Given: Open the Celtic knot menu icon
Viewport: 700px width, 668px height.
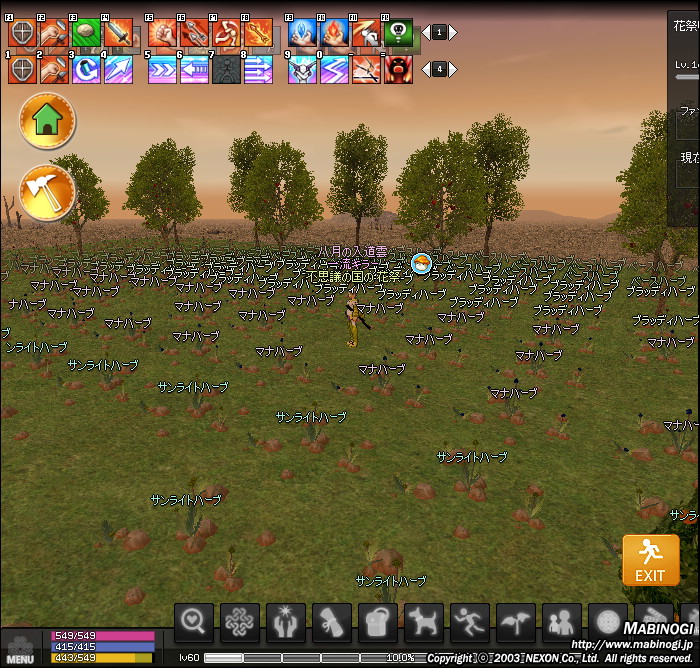Looking at the screenshot, I should (x=240, y=623).
